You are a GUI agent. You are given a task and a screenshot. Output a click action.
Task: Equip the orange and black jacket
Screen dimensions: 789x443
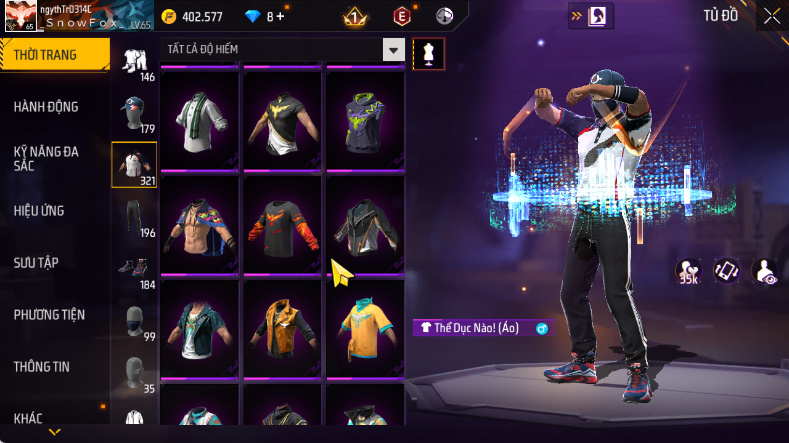[x=283, y=326]
